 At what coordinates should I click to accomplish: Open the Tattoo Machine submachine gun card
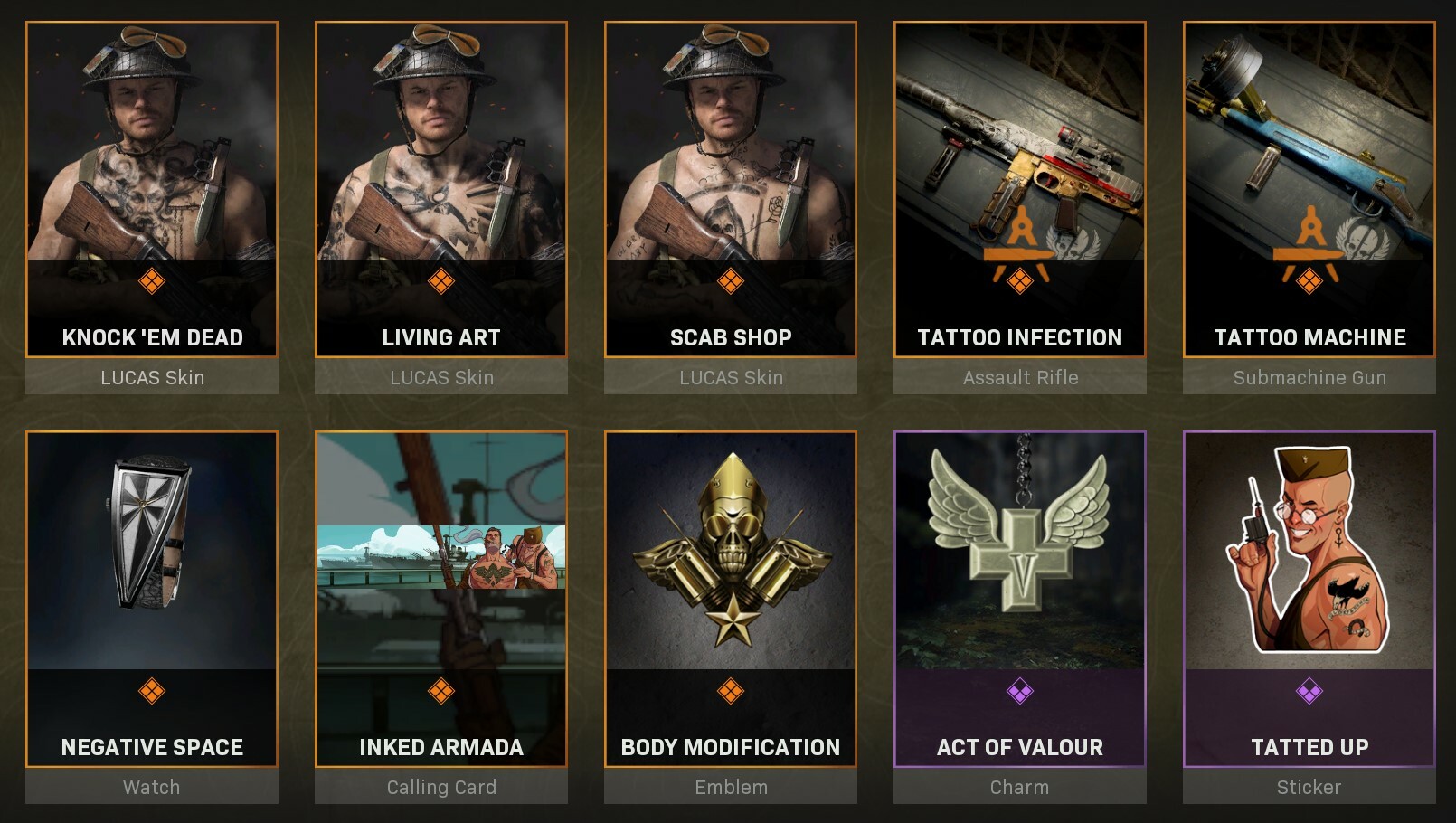(1309, 145)
